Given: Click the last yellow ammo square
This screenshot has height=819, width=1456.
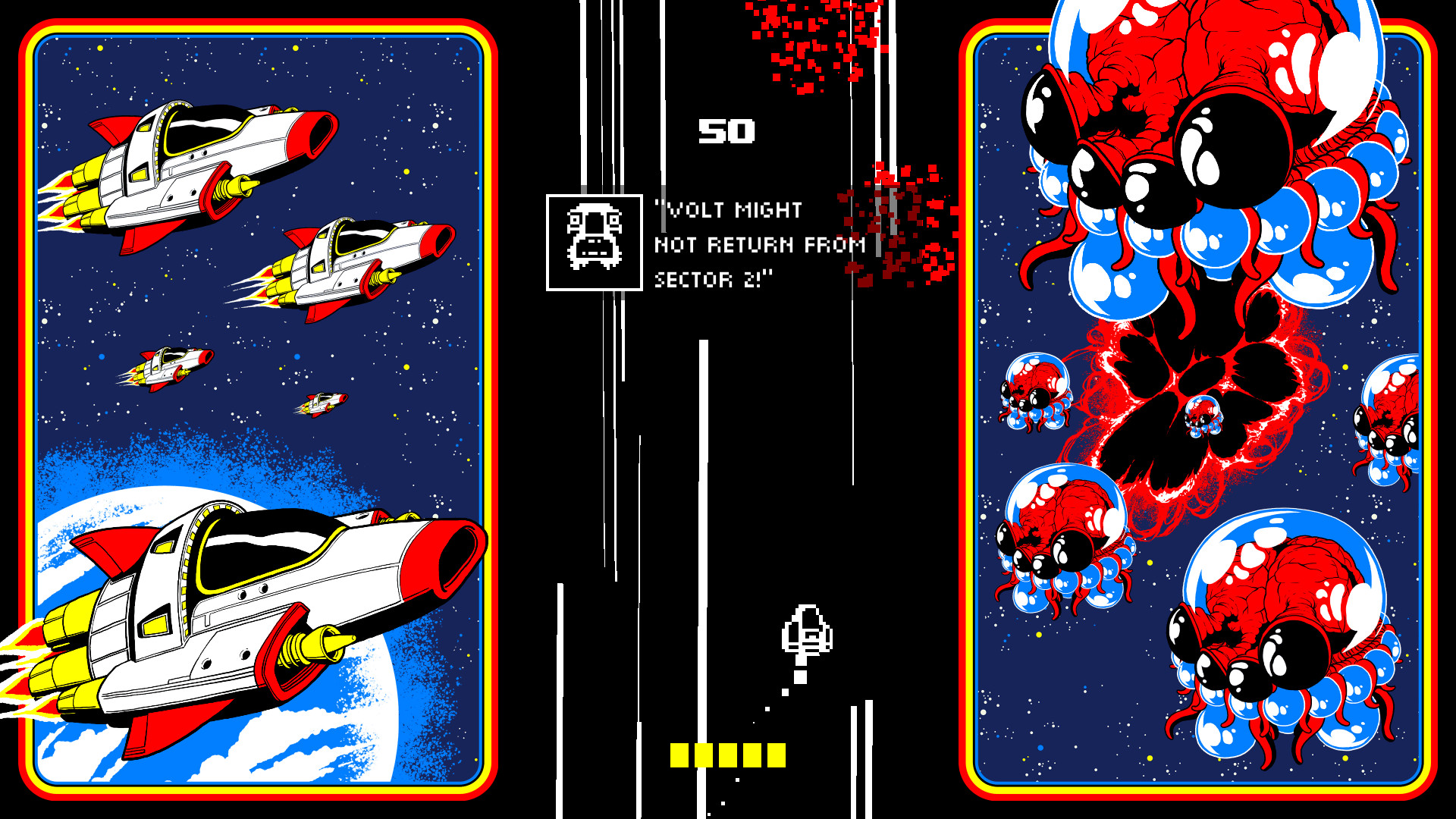Looking at the screenshot, I should coord(777,755).
